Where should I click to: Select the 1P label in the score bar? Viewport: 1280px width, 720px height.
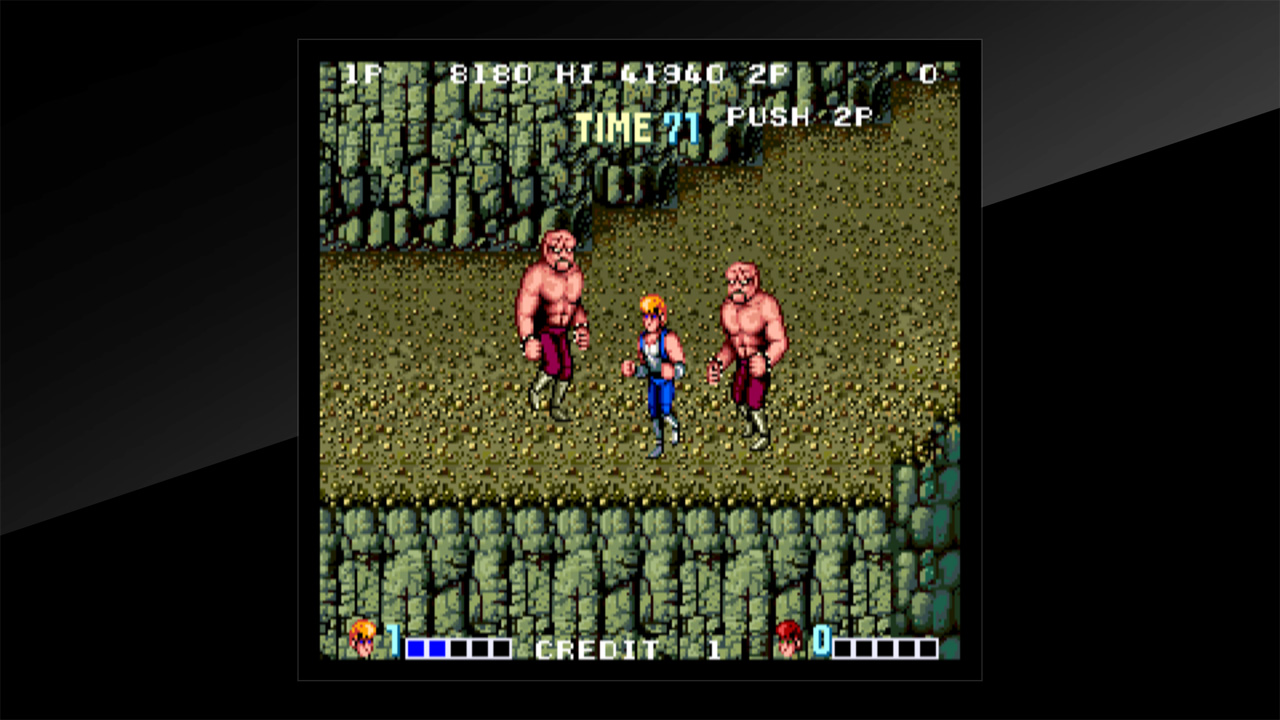coord(364,72)
